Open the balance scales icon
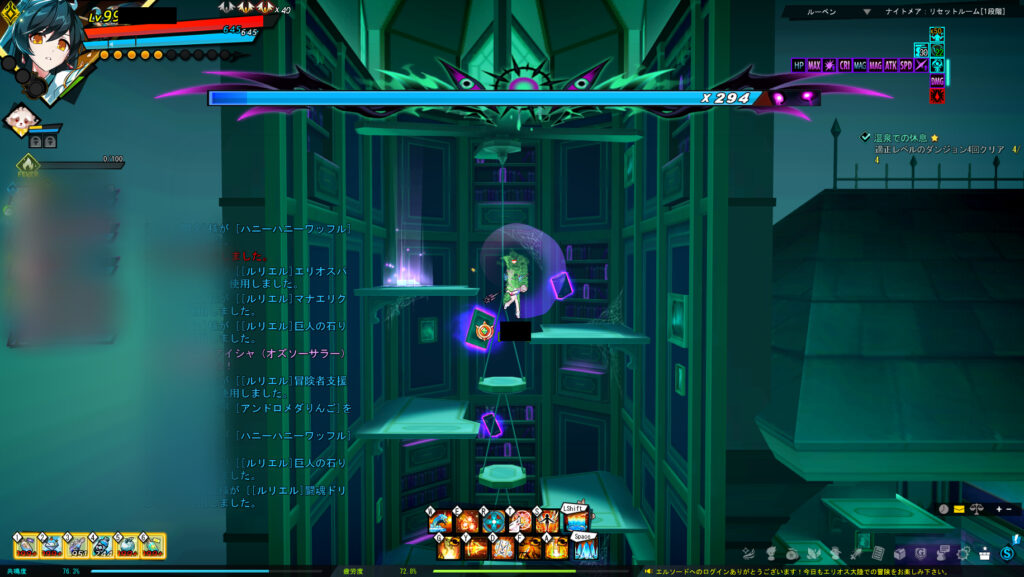Viewport: 1024px width, 577px height. 977,509
